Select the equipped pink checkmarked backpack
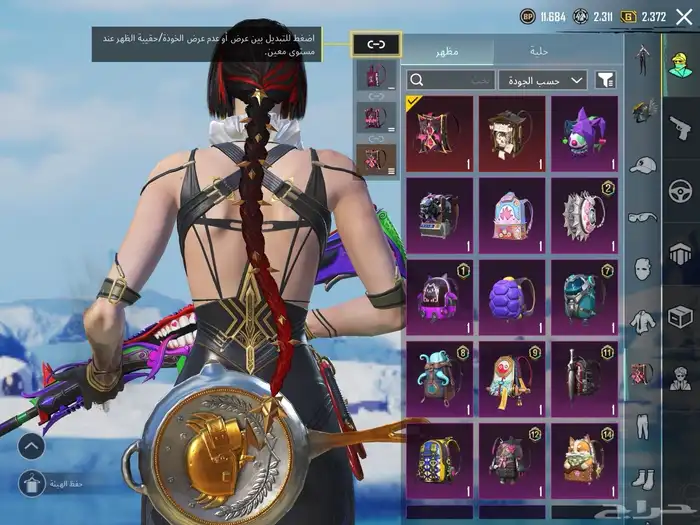Screen dimensions: 700x525 (x=439, y=133)
